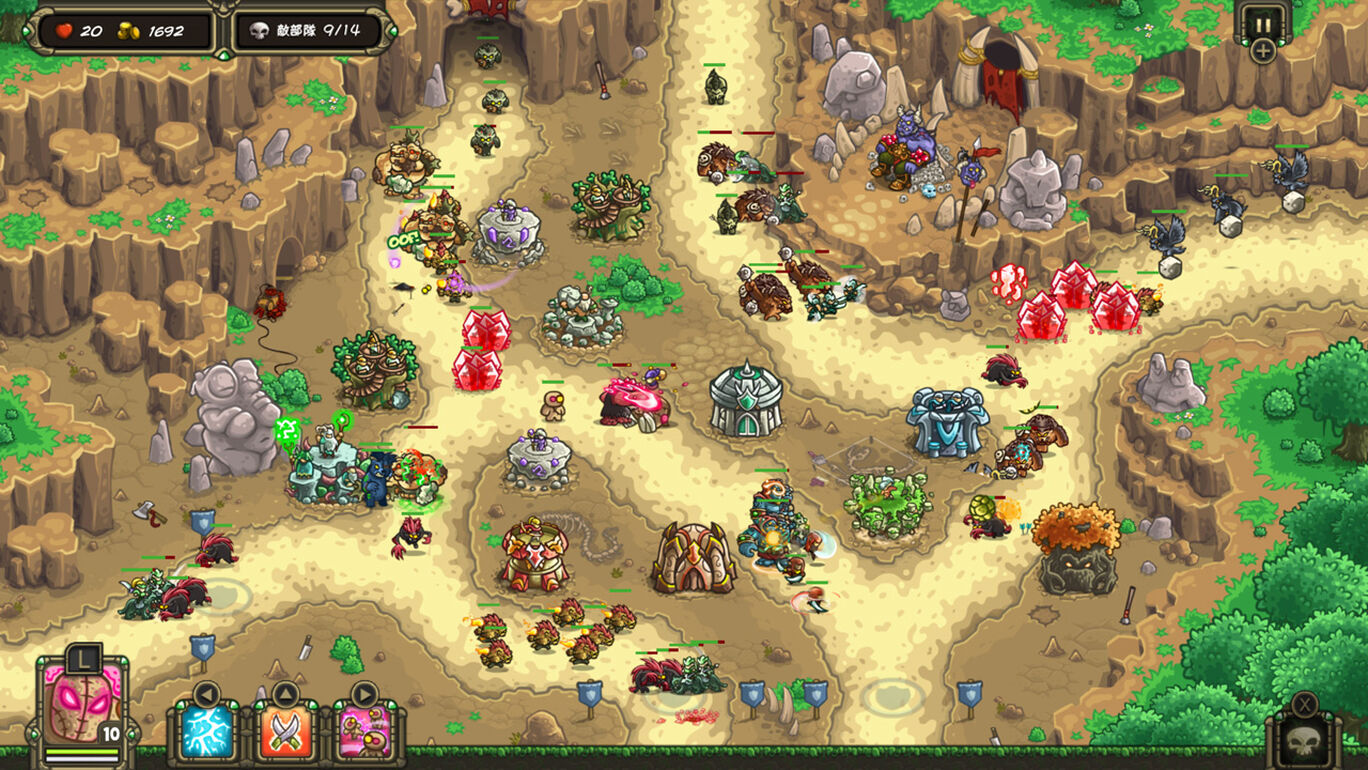This screenshot has width=1368, height=770.
Task: Select the white crystal tower in the center
Action: (745, 400)
